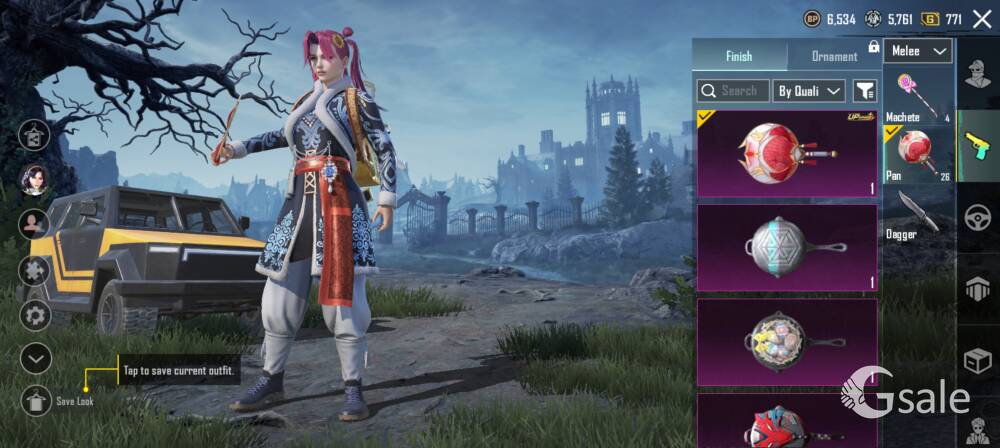Image resolution: width=1000 pixels, height=448 pixels.
Task: Open the Ornament tab
Action: (x=834, y=57)
